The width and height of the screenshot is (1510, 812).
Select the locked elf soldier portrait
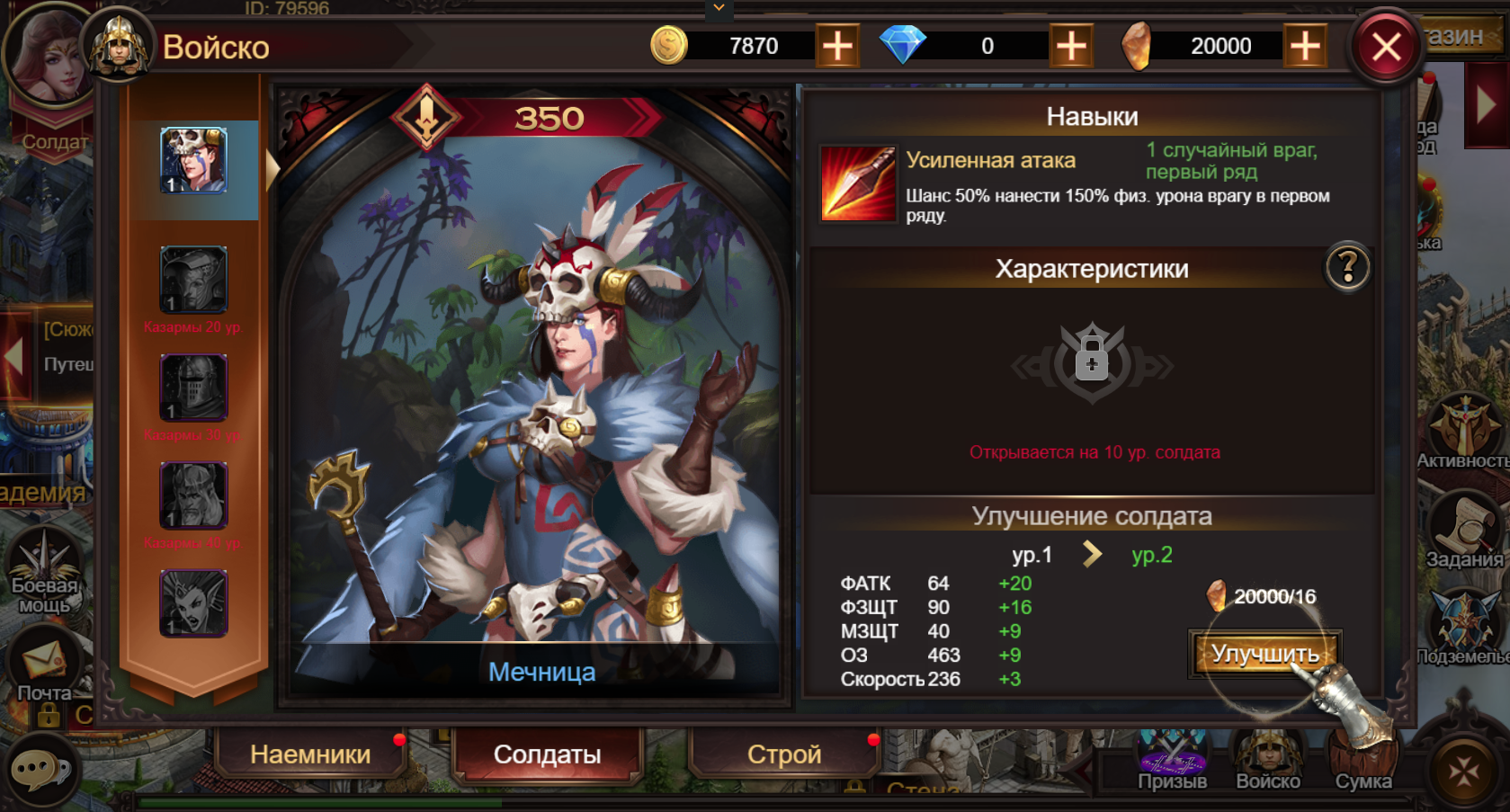click(x=193, y=602)
